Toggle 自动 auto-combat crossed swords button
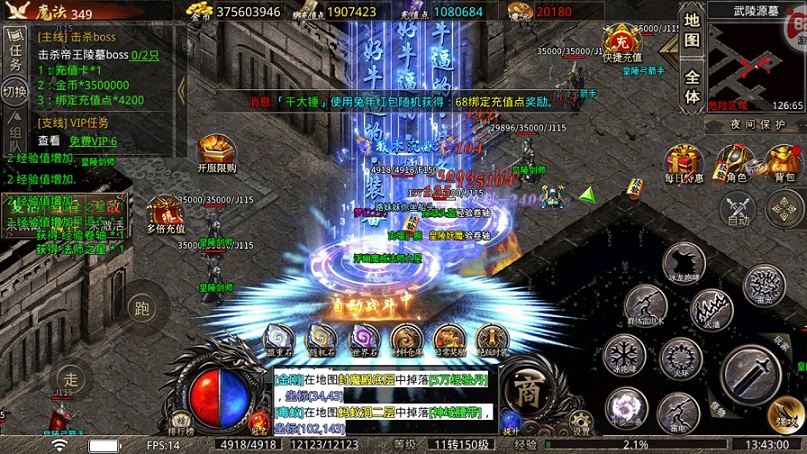The height and width of the screenshot is (454, 807). pos(738,209)
